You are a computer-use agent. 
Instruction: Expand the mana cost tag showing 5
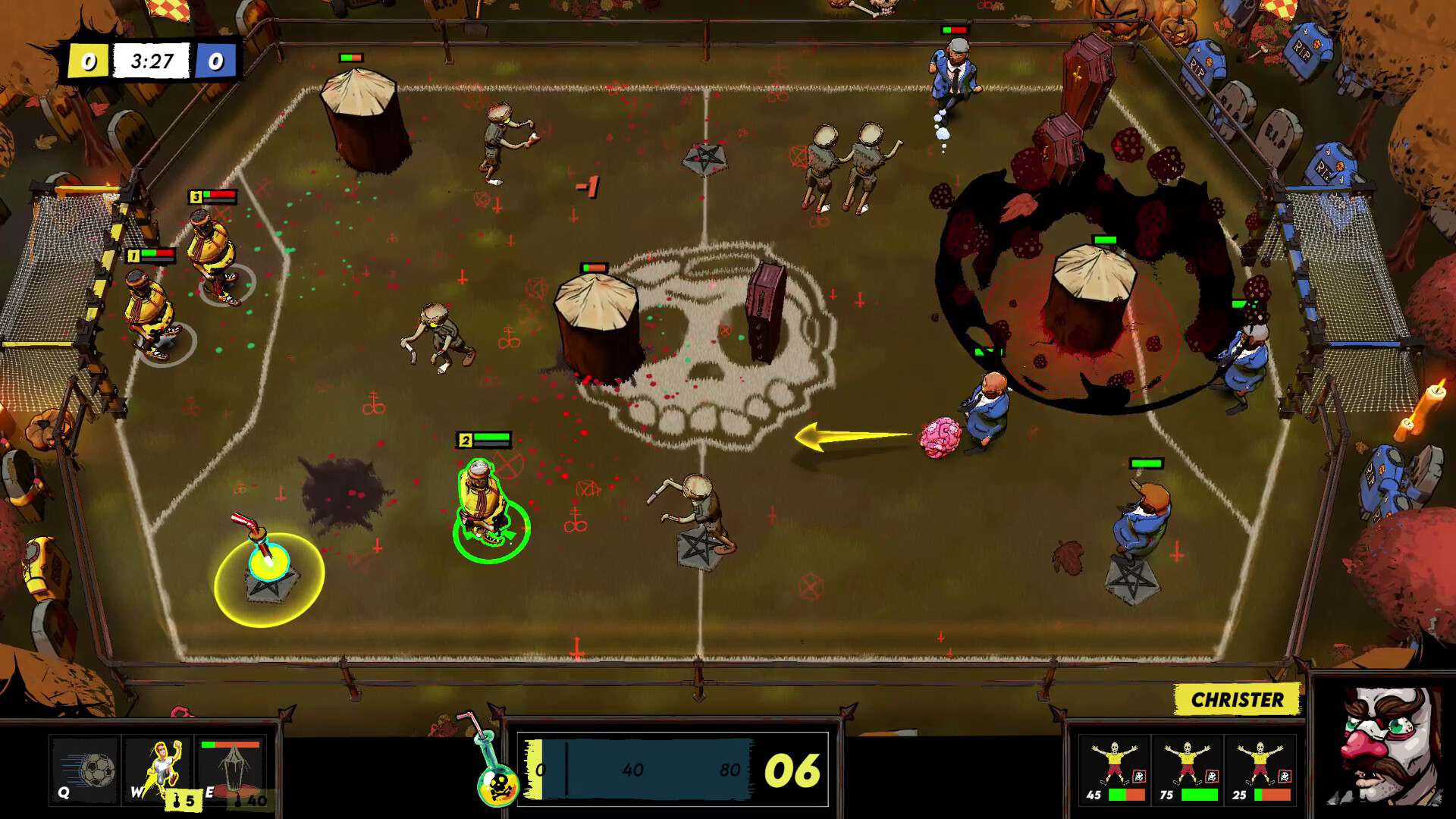tap(184, 800)
